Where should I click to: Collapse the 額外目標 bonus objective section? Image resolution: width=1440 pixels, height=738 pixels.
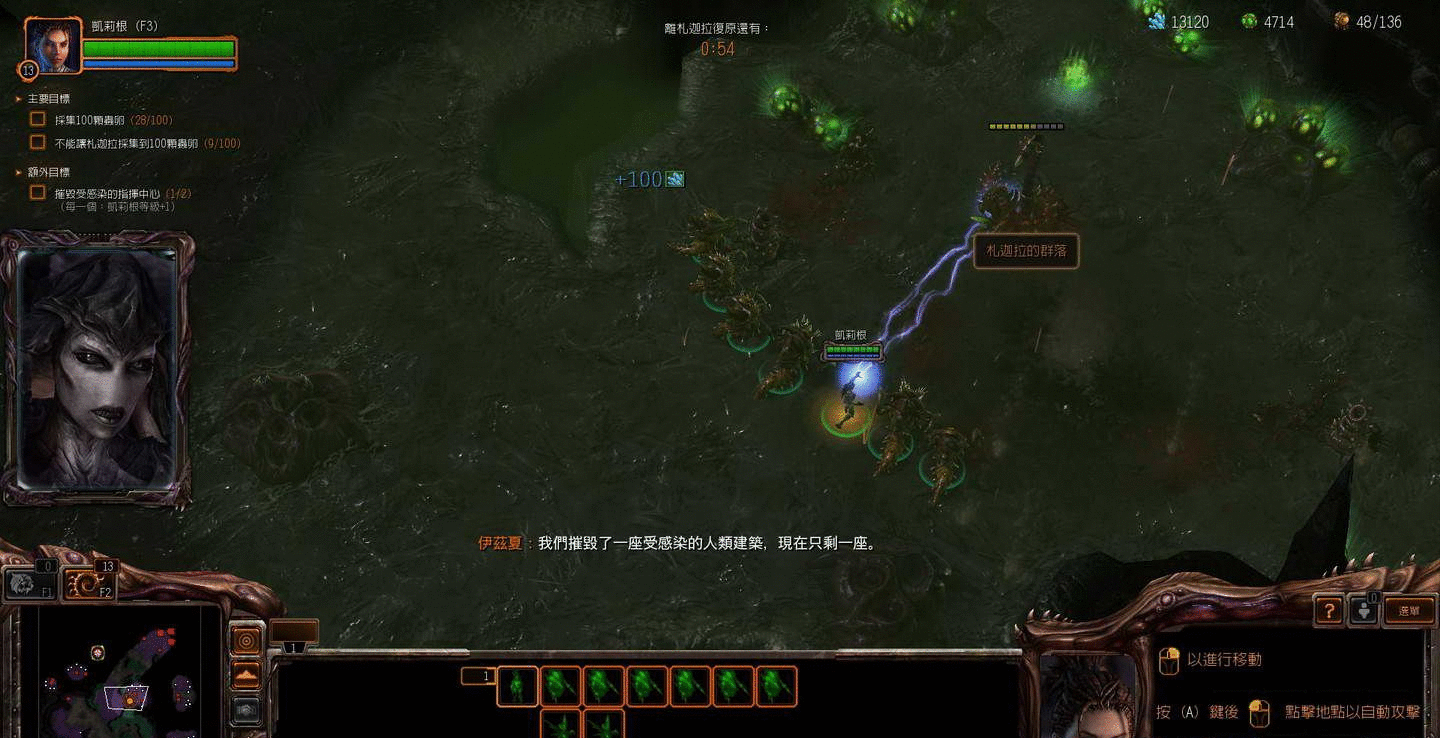point(17,172)
